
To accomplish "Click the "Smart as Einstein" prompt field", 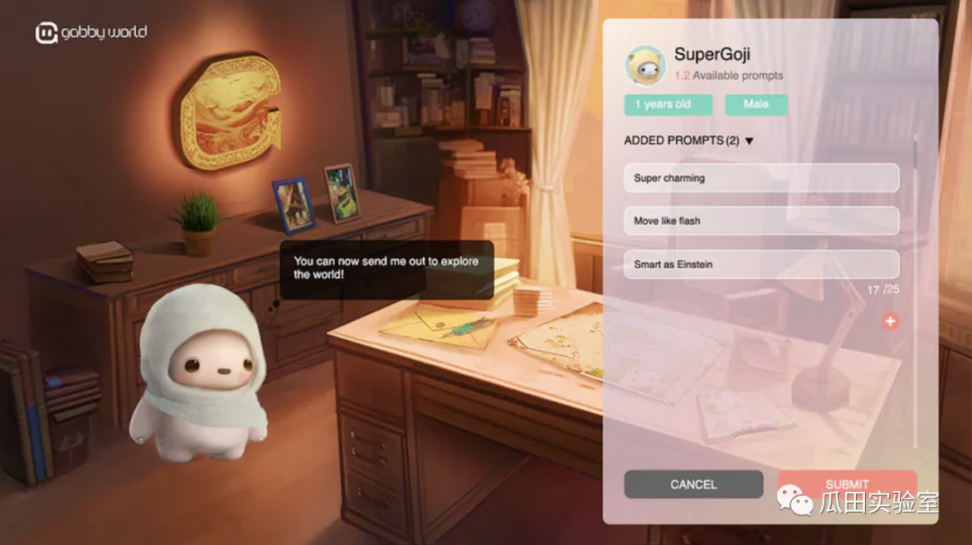I will [760, 264].
